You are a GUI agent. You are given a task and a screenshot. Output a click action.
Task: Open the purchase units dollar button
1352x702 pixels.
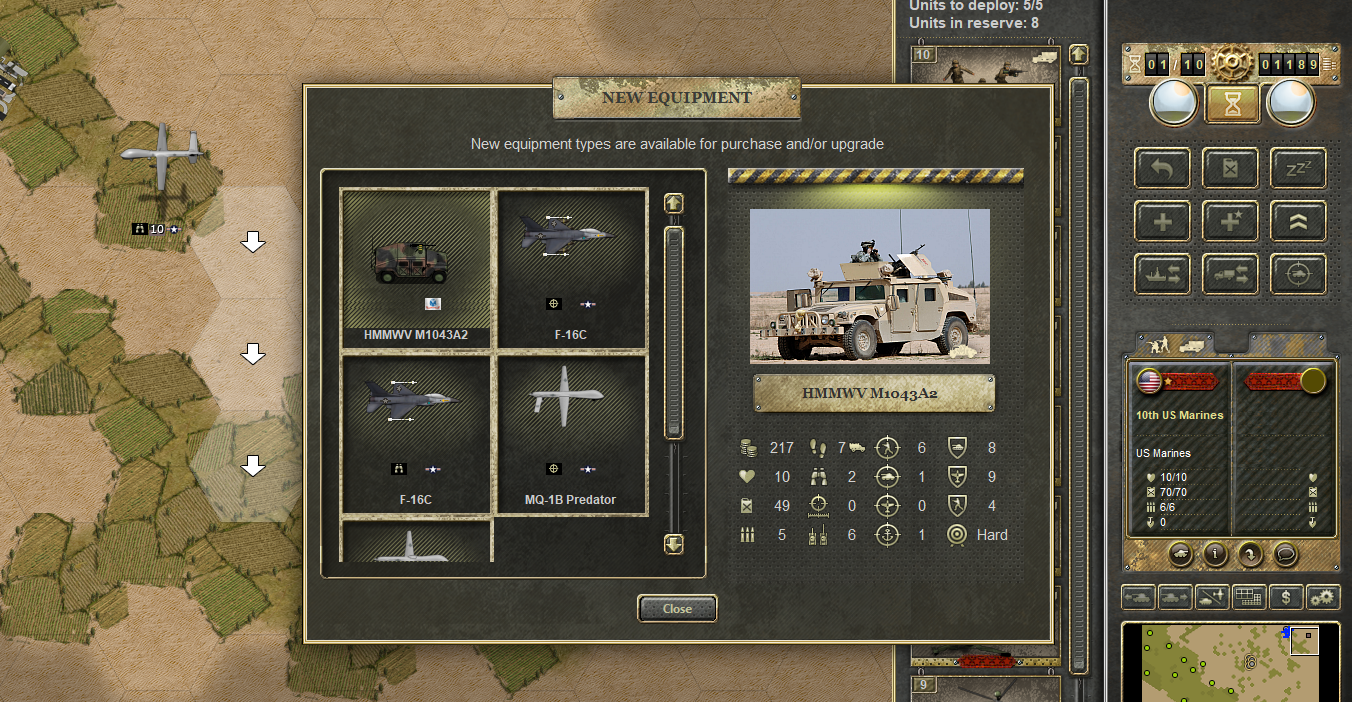coord(1286,597)
